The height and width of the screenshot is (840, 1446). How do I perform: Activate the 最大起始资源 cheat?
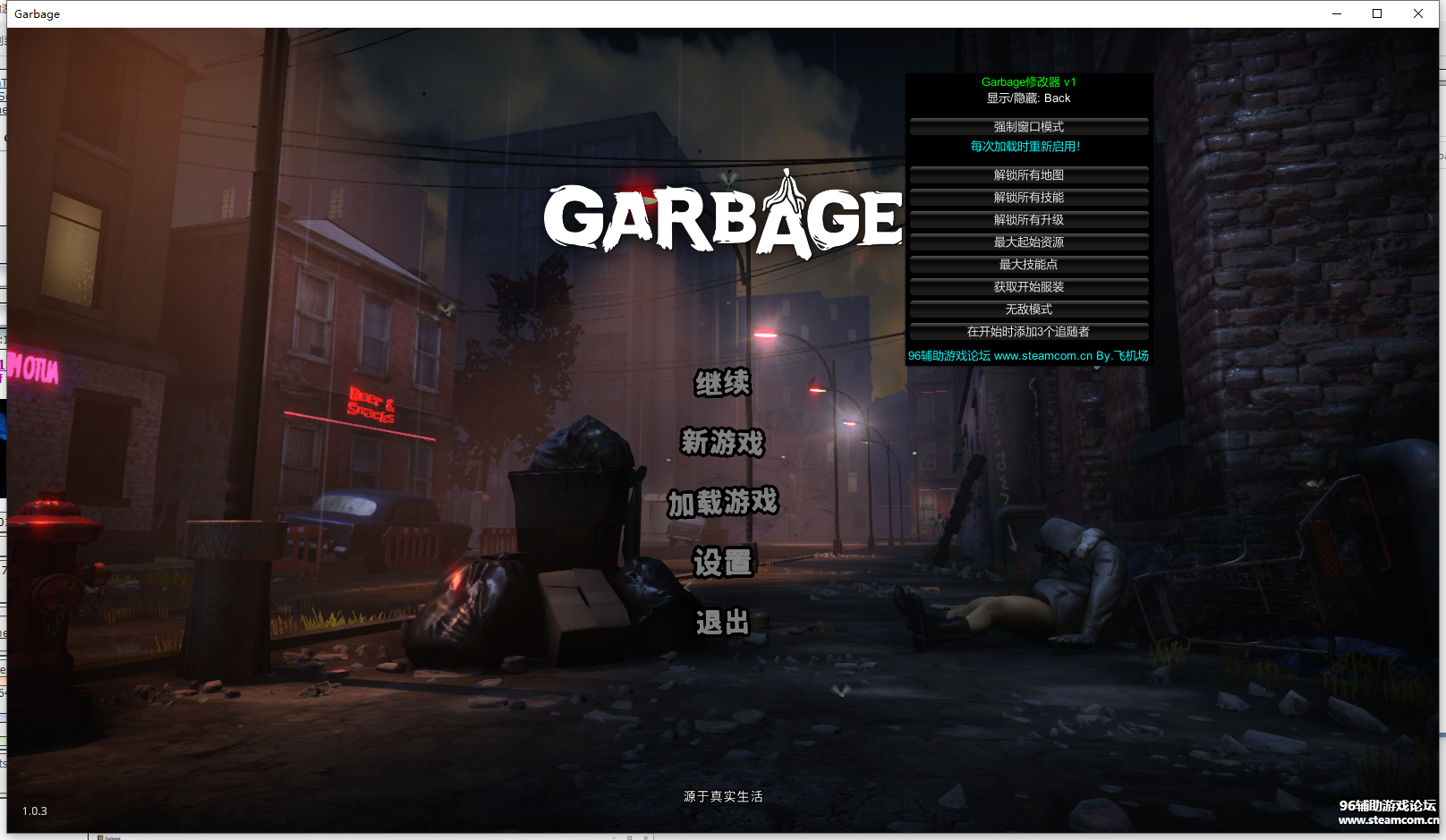pyautogui.click(x=1029, y=242)
